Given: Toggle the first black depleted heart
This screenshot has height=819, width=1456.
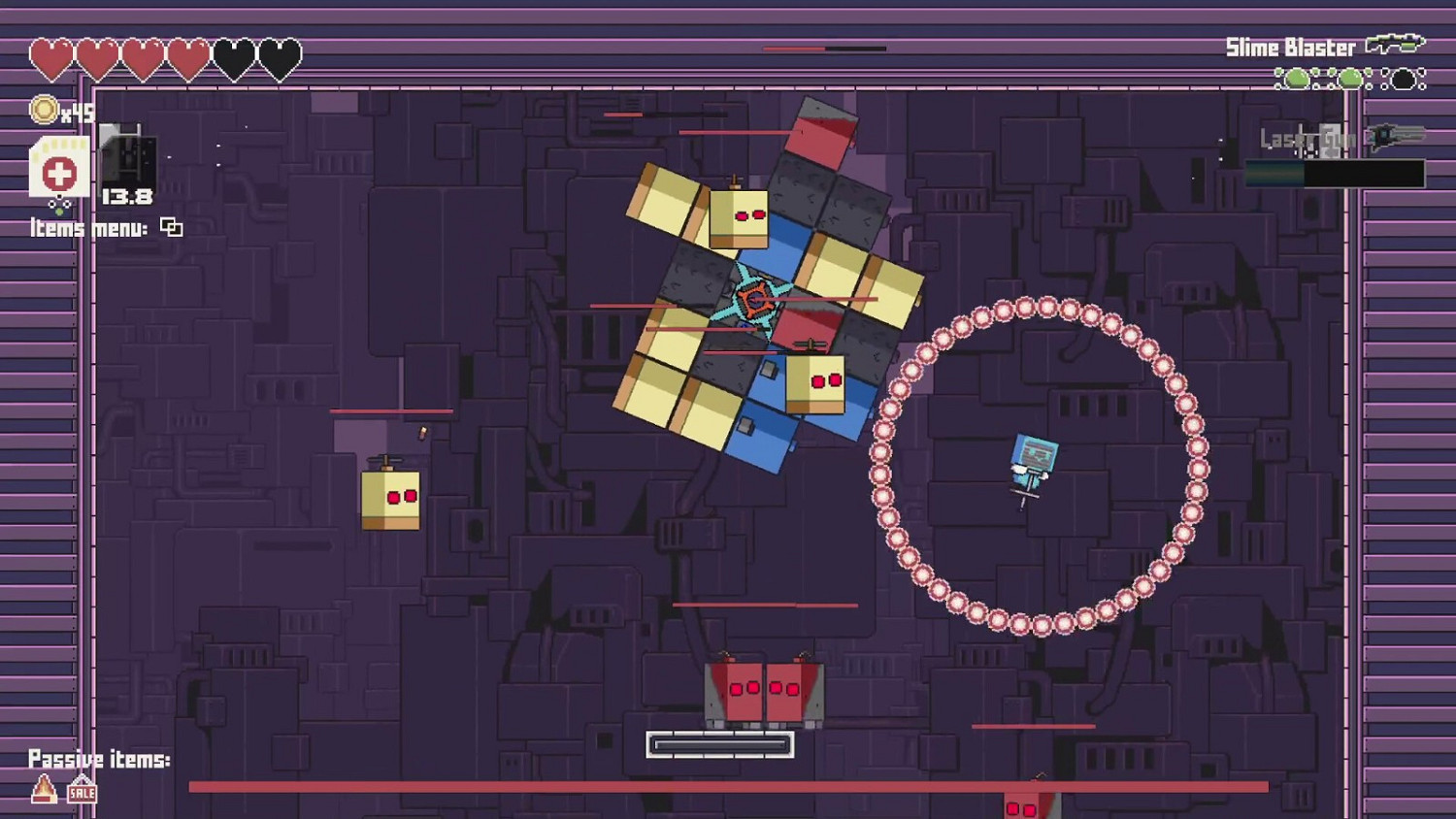Looking at the screenshot, I should tap(232, 58).
